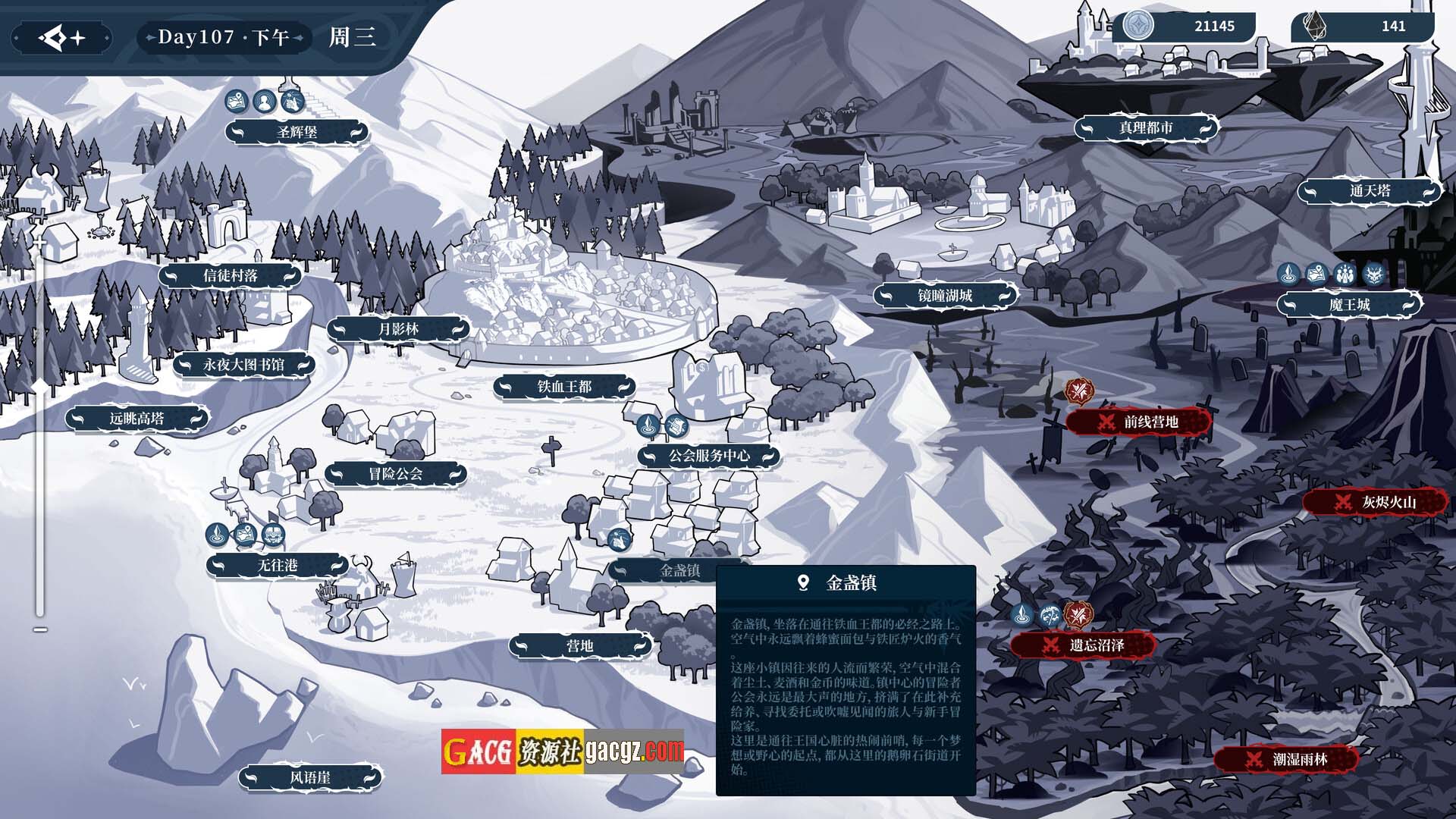The width and height of the screenshot is (1456, 819).
Task: Select the 通天塔 tower label
Action: pyautogui.click(x=1370, y=191)
